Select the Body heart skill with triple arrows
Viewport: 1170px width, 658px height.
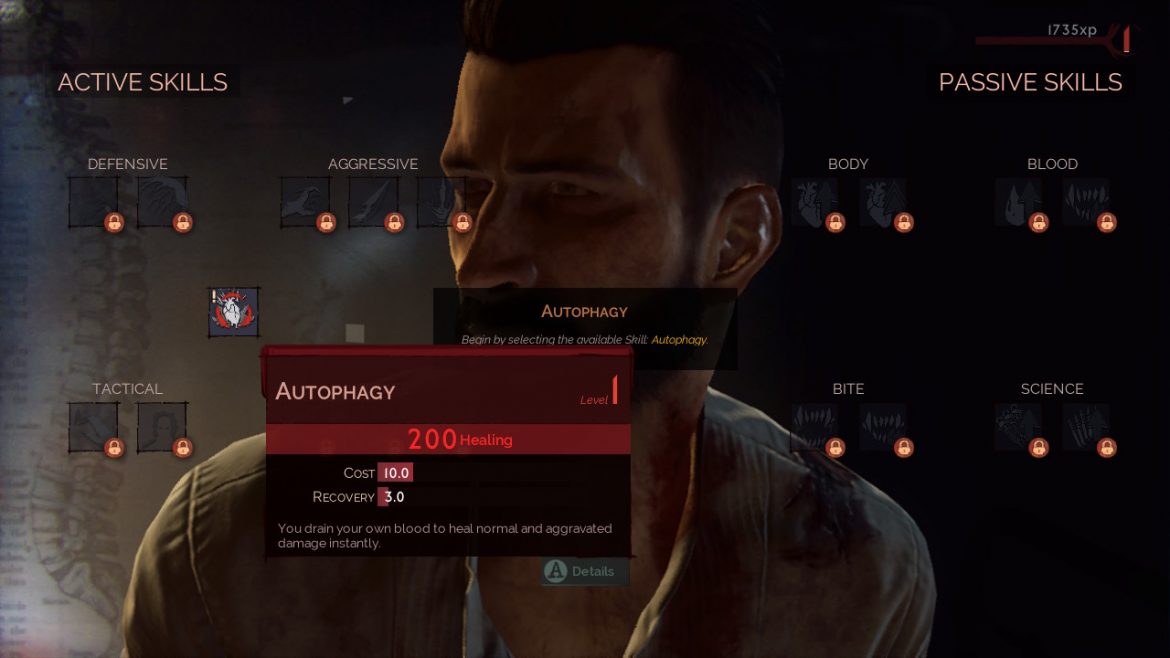pyautogui.click(x=882, y=202)
